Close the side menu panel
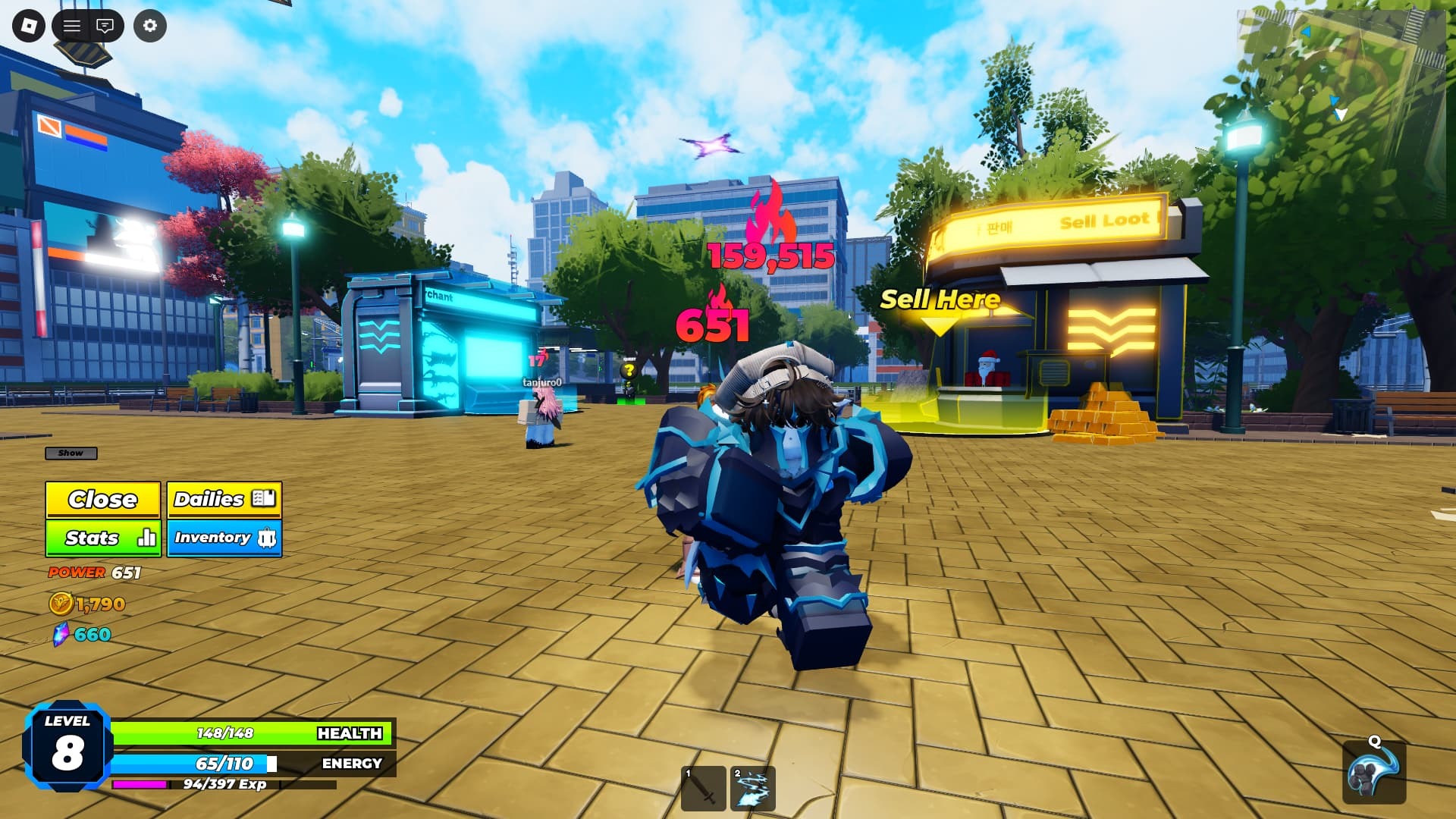 (102, 500)
